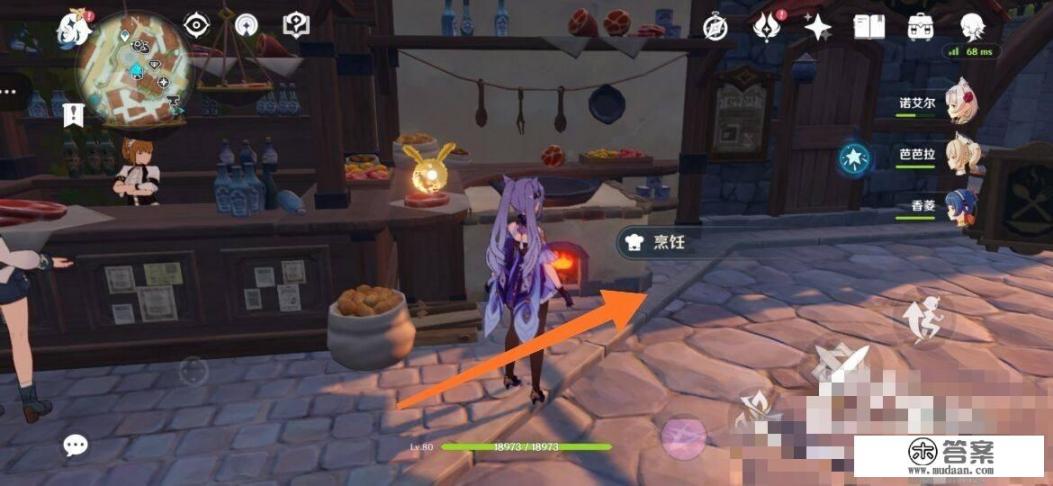Open the question-mark book tutorial icon

pos(295,24)
